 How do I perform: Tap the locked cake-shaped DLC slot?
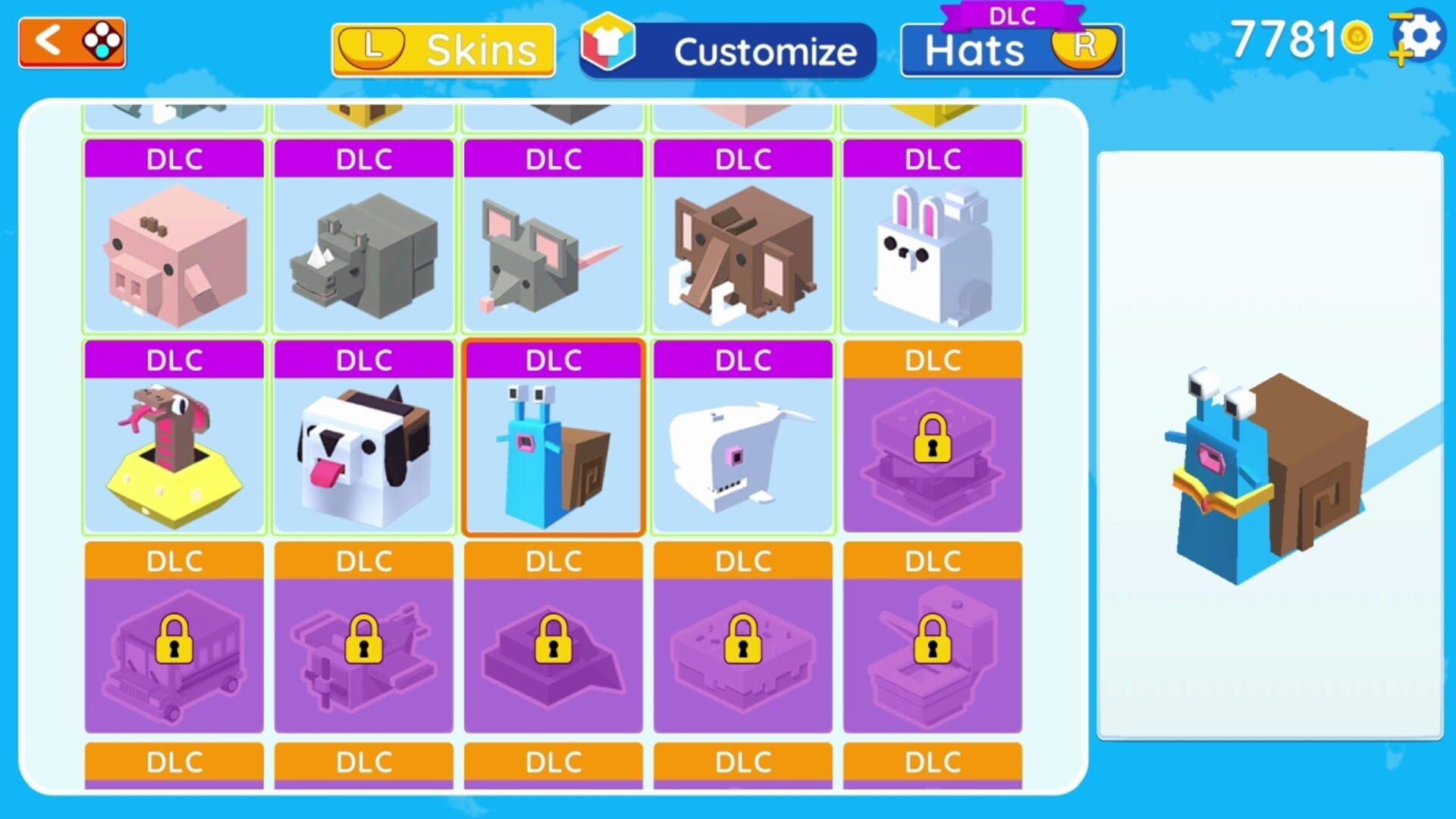(x=742, y=652)
